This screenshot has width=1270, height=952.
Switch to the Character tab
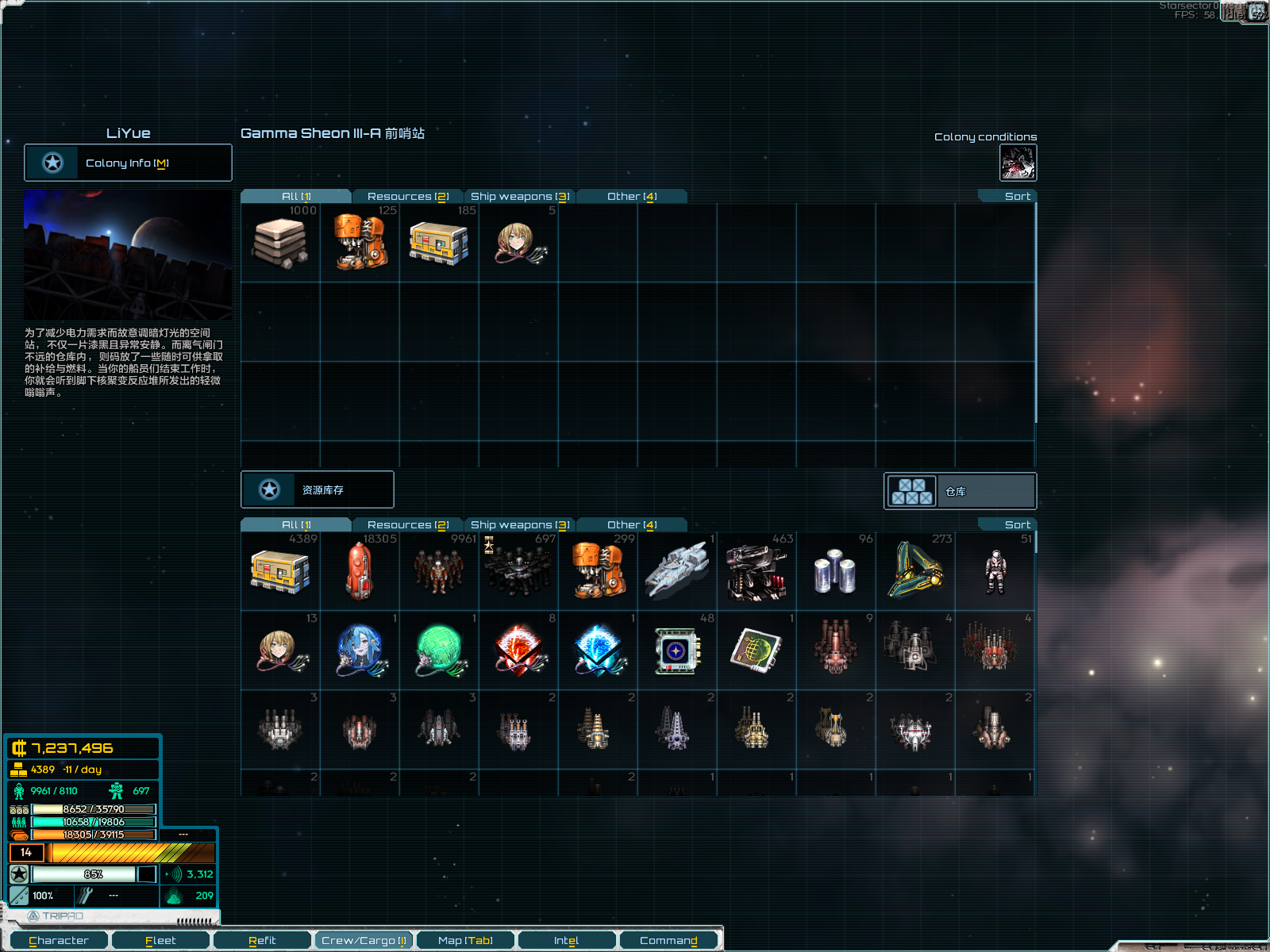click(60, 940)
